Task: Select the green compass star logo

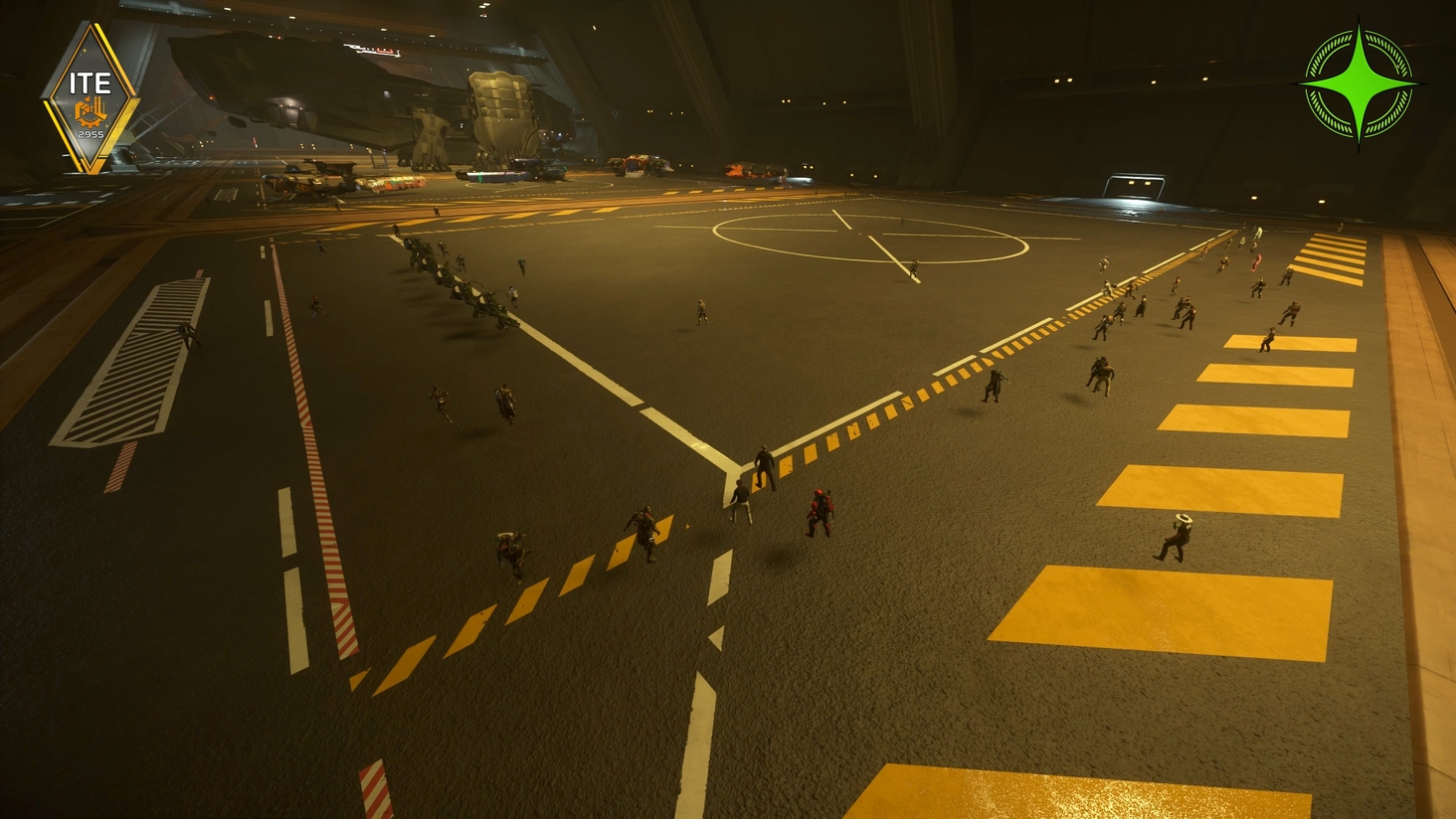Action: (x=1359, y=83)
